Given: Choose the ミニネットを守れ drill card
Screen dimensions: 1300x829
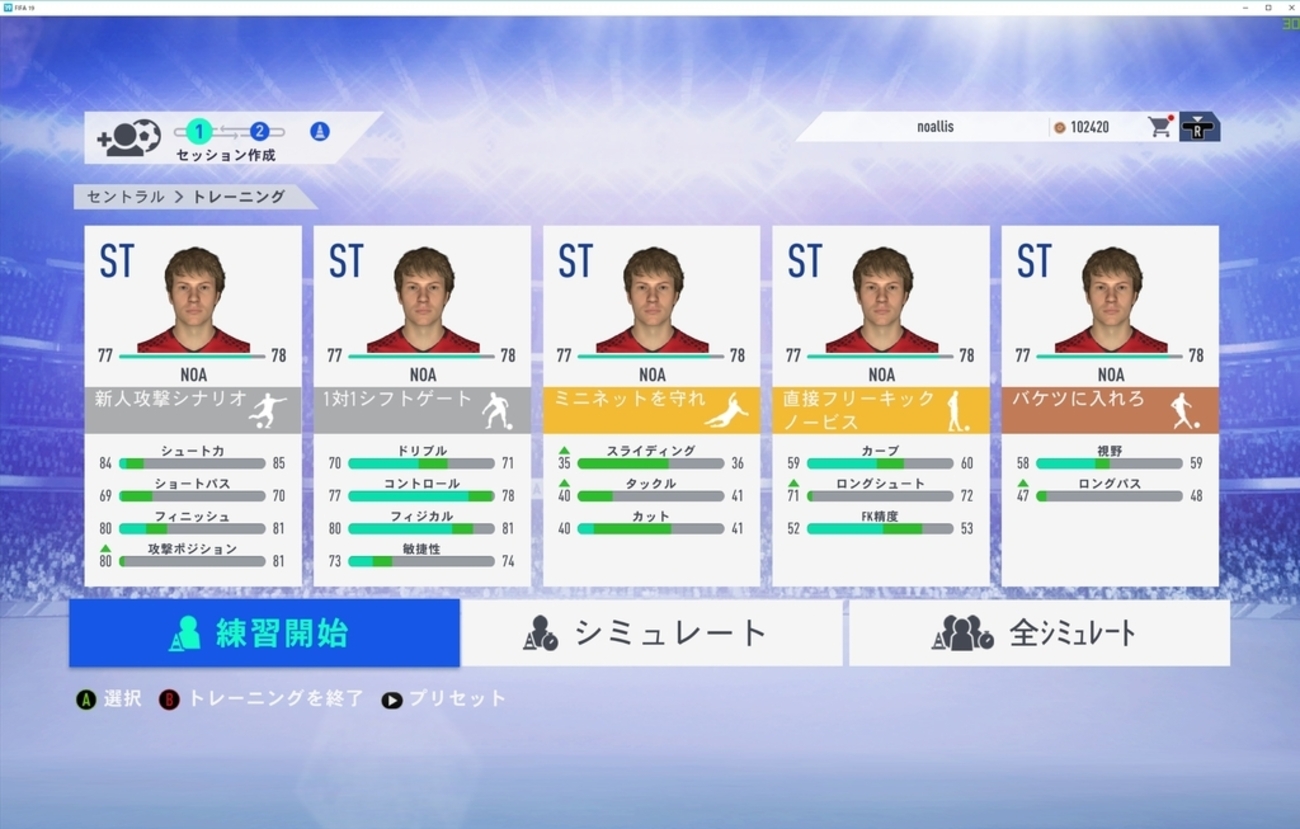Looking at the screenshot, I should point(651,405).
